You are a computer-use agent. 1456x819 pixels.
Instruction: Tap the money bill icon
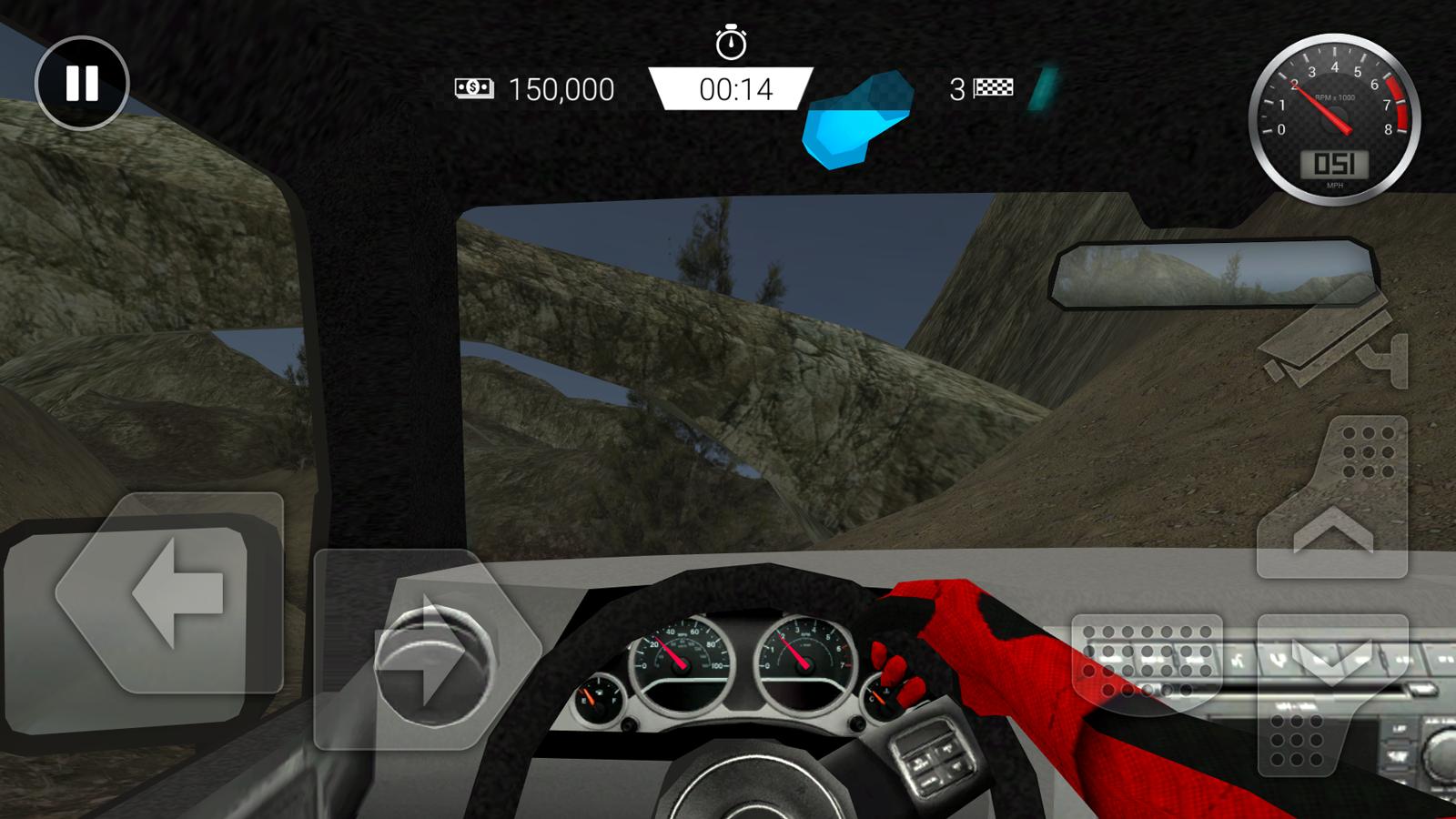[473, 89]
